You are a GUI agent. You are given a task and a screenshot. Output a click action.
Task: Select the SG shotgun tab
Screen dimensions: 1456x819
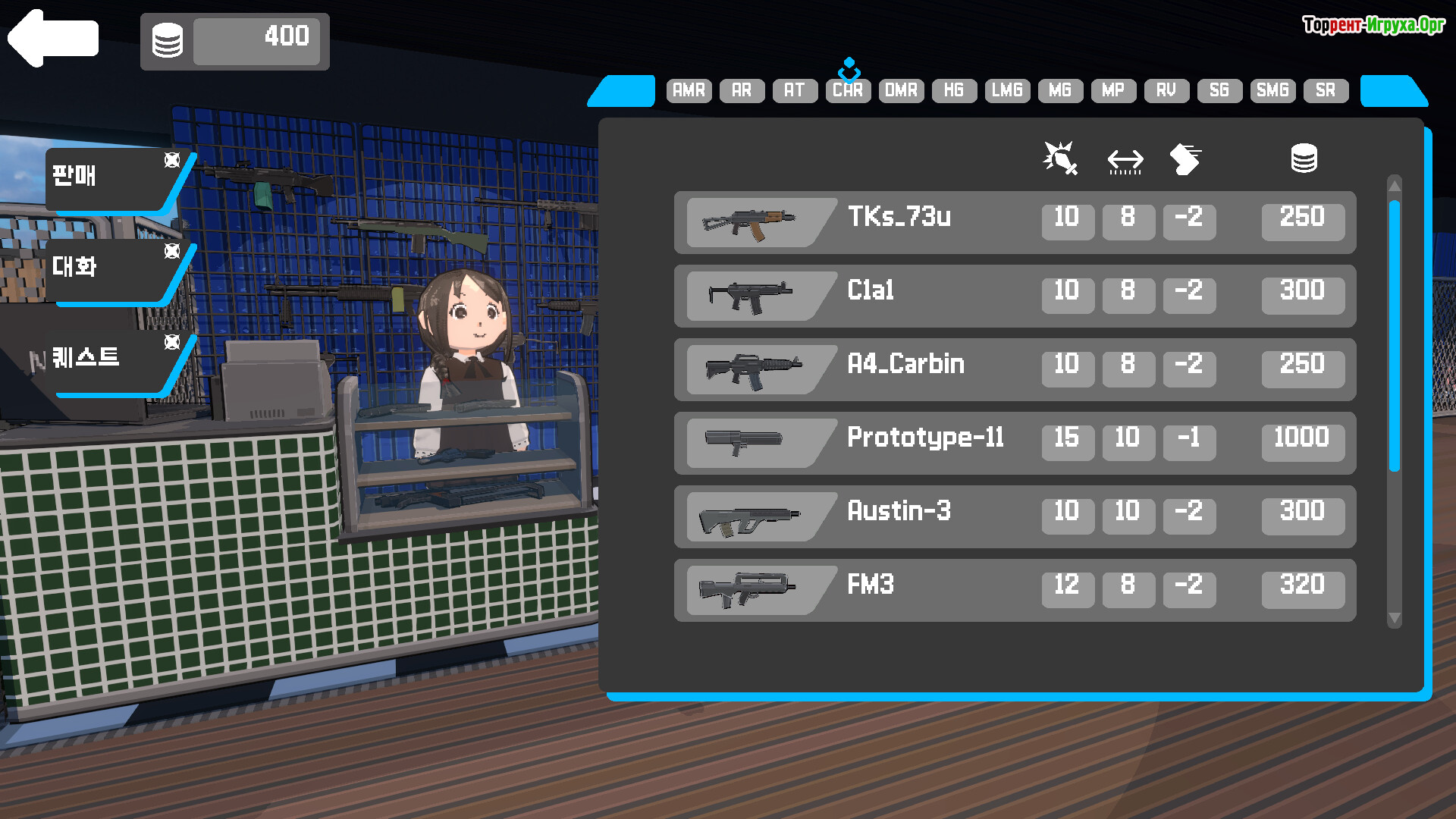1219,90
